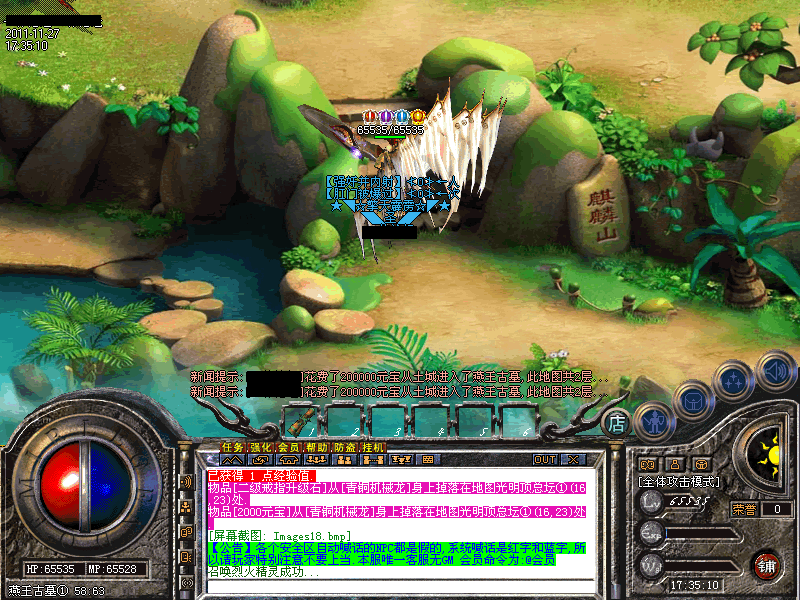Open the 铺 stall button
800x600 pixels.
coord(766,565)
